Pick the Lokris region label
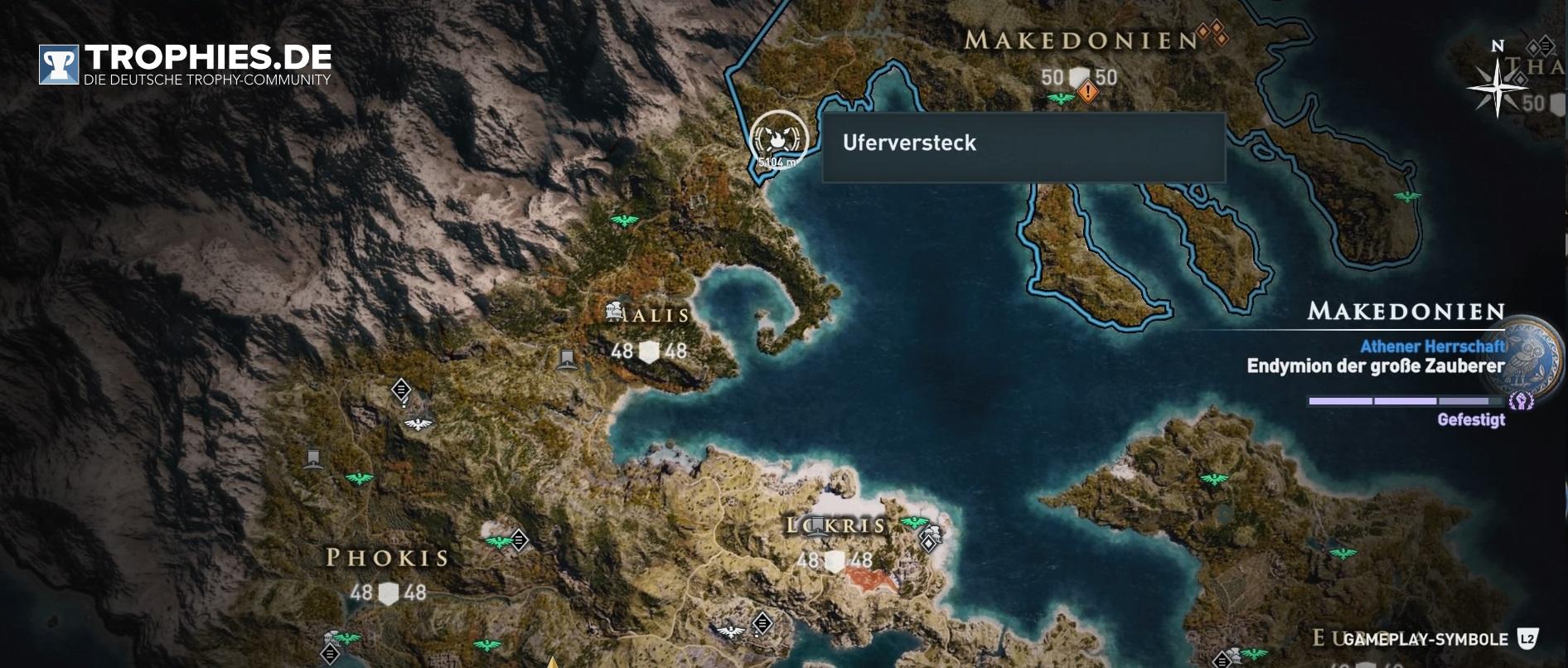This screenshot has width=1568, height=668. 837,525
